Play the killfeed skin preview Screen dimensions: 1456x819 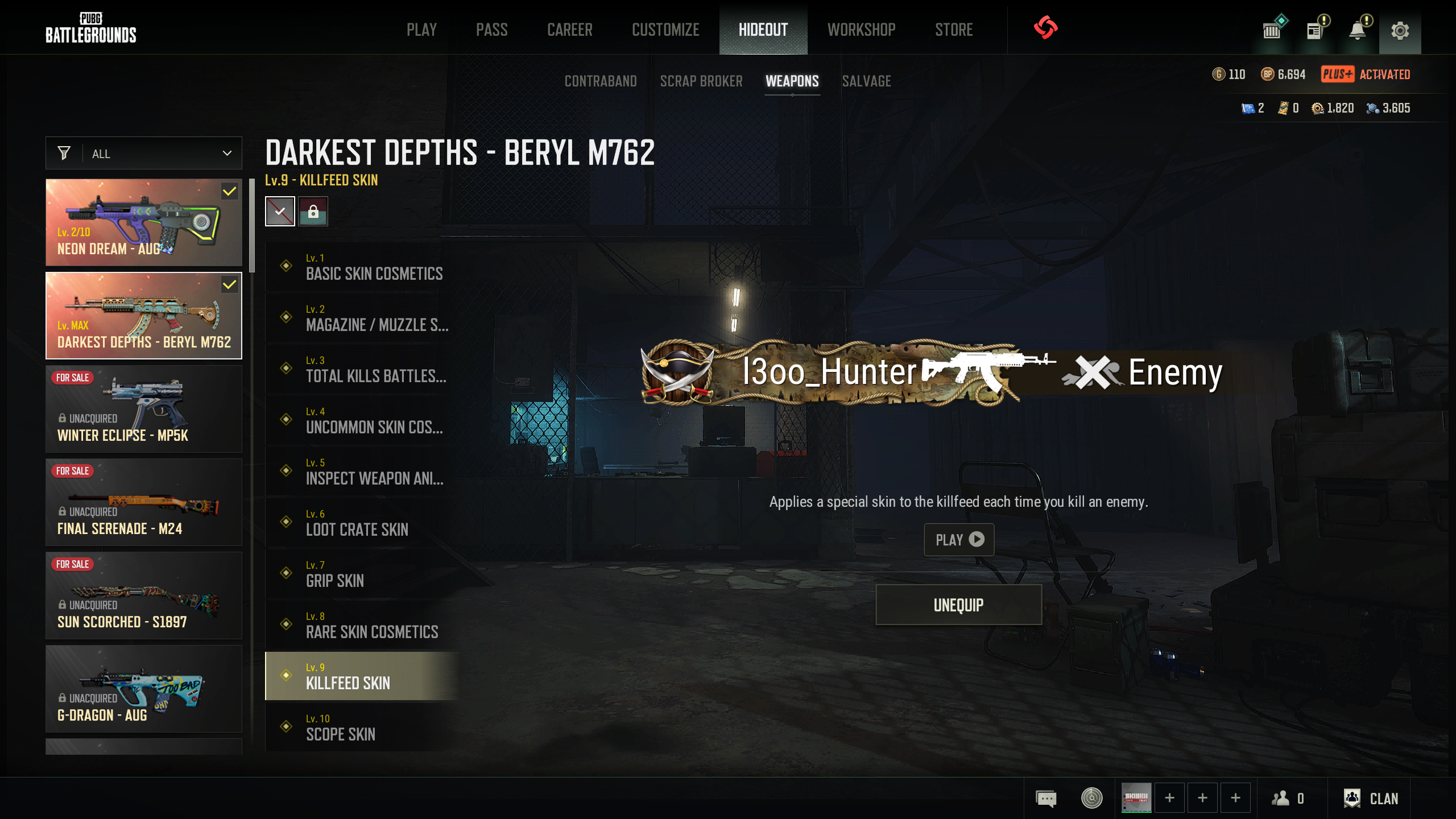959,539
